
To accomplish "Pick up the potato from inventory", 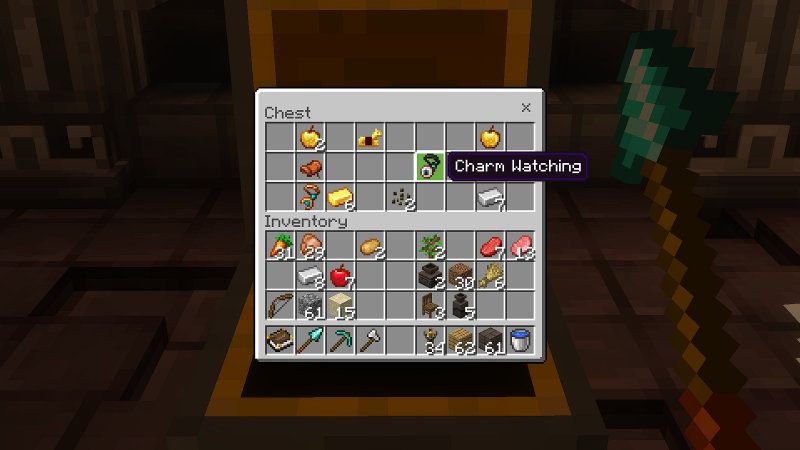I will [x=370, y=246].
